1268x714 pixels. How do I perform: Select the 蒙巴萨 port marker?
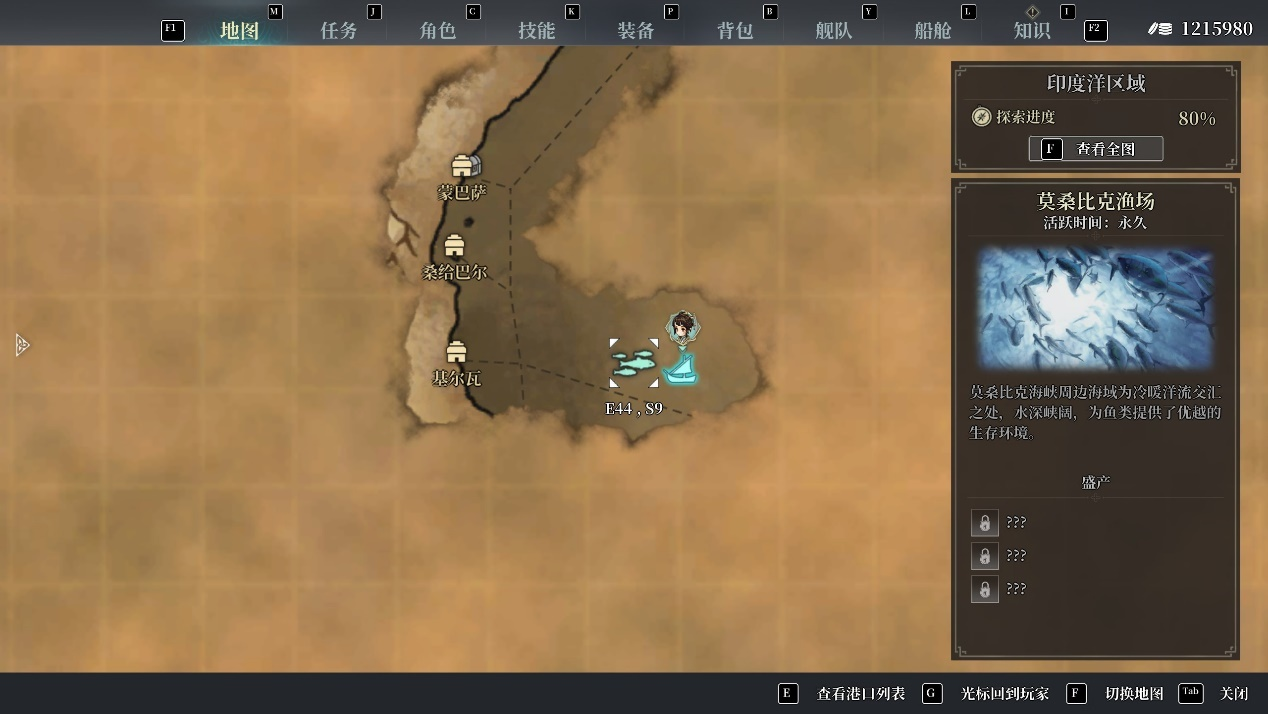coord(461,167)
